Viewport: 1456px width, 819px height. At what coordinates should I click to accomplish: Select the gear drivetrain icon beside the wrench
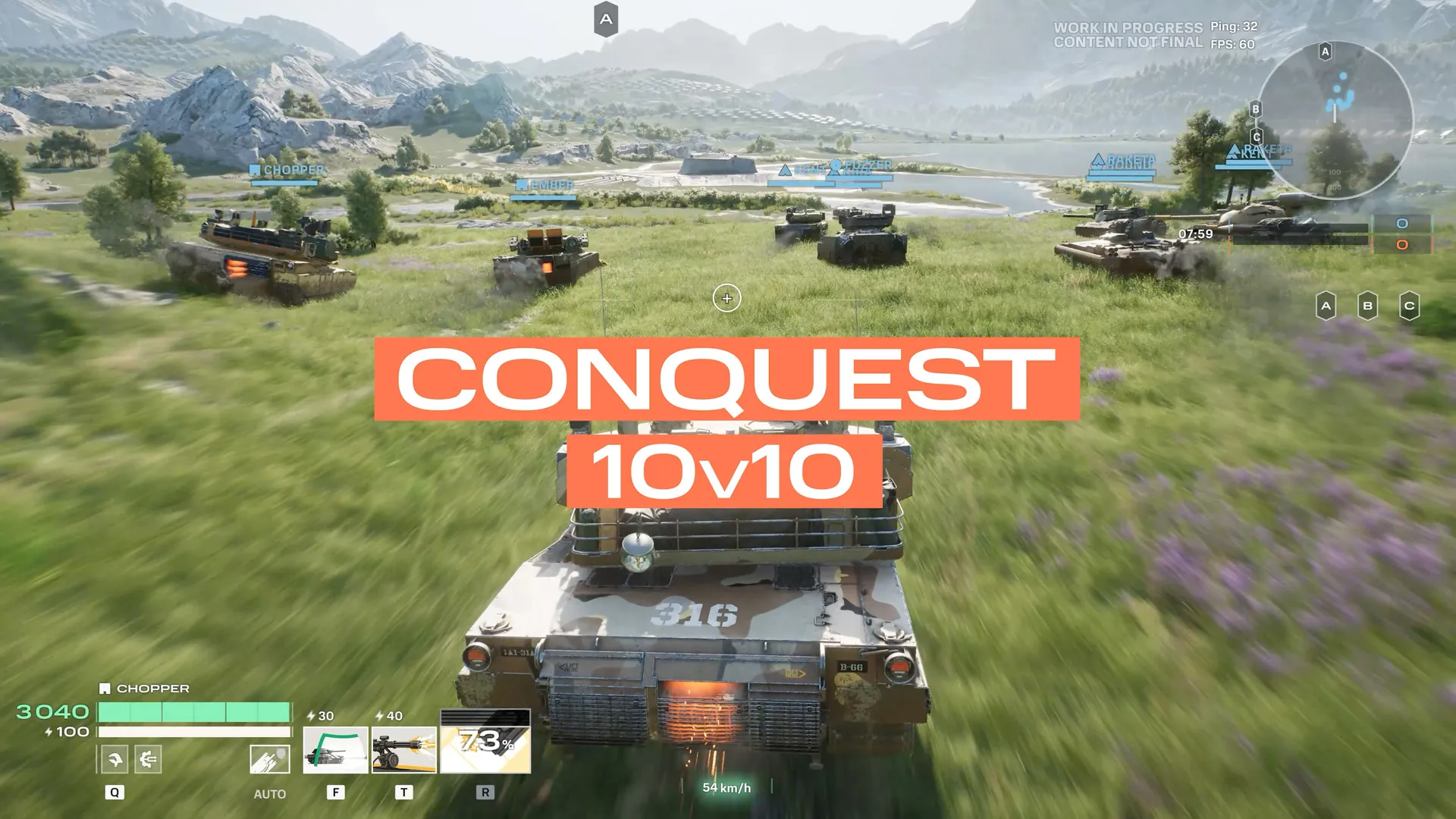tap(148, 760)
